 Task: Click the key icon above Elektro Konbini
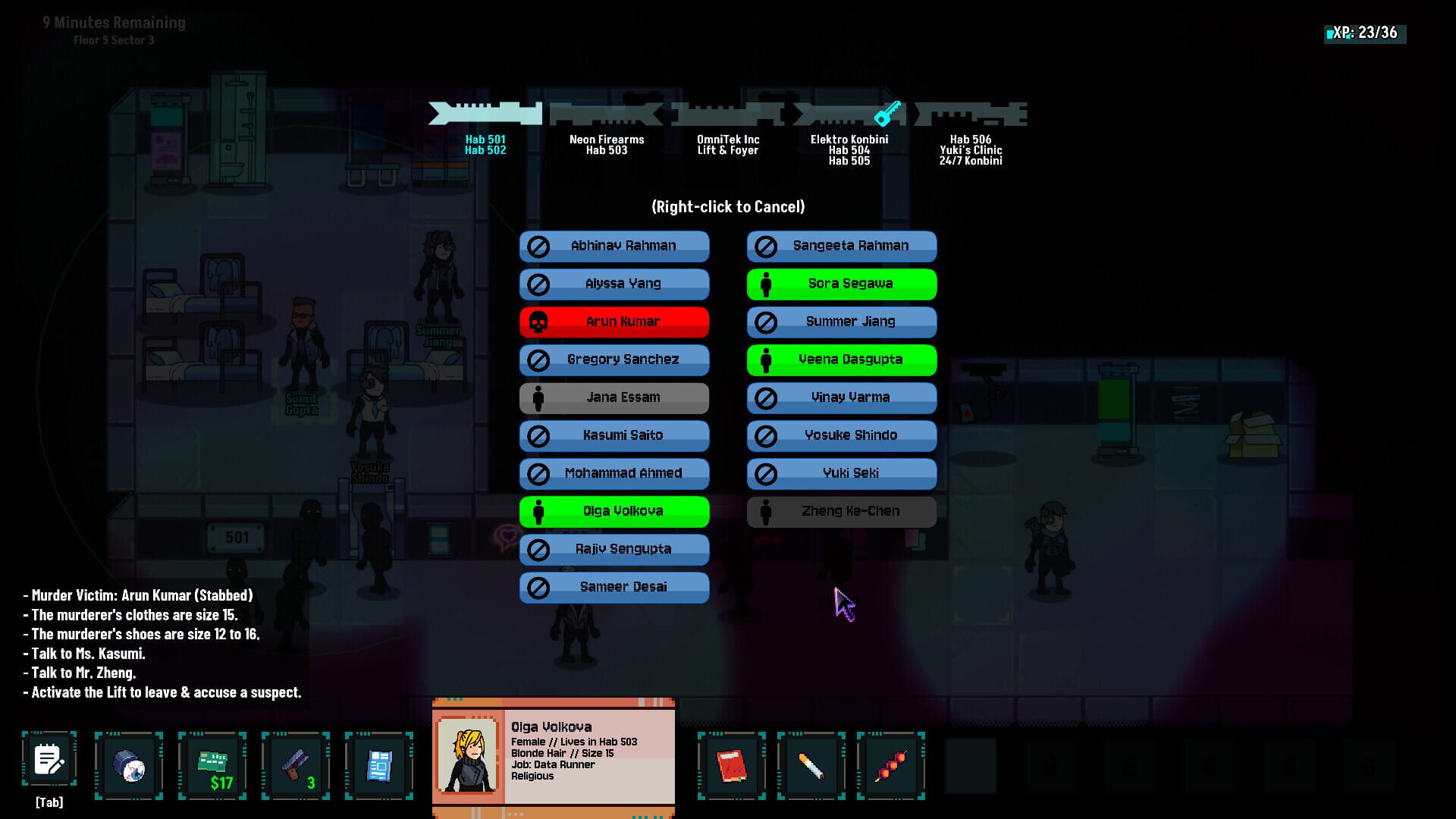pyautogui.click(x=889, y=115)
